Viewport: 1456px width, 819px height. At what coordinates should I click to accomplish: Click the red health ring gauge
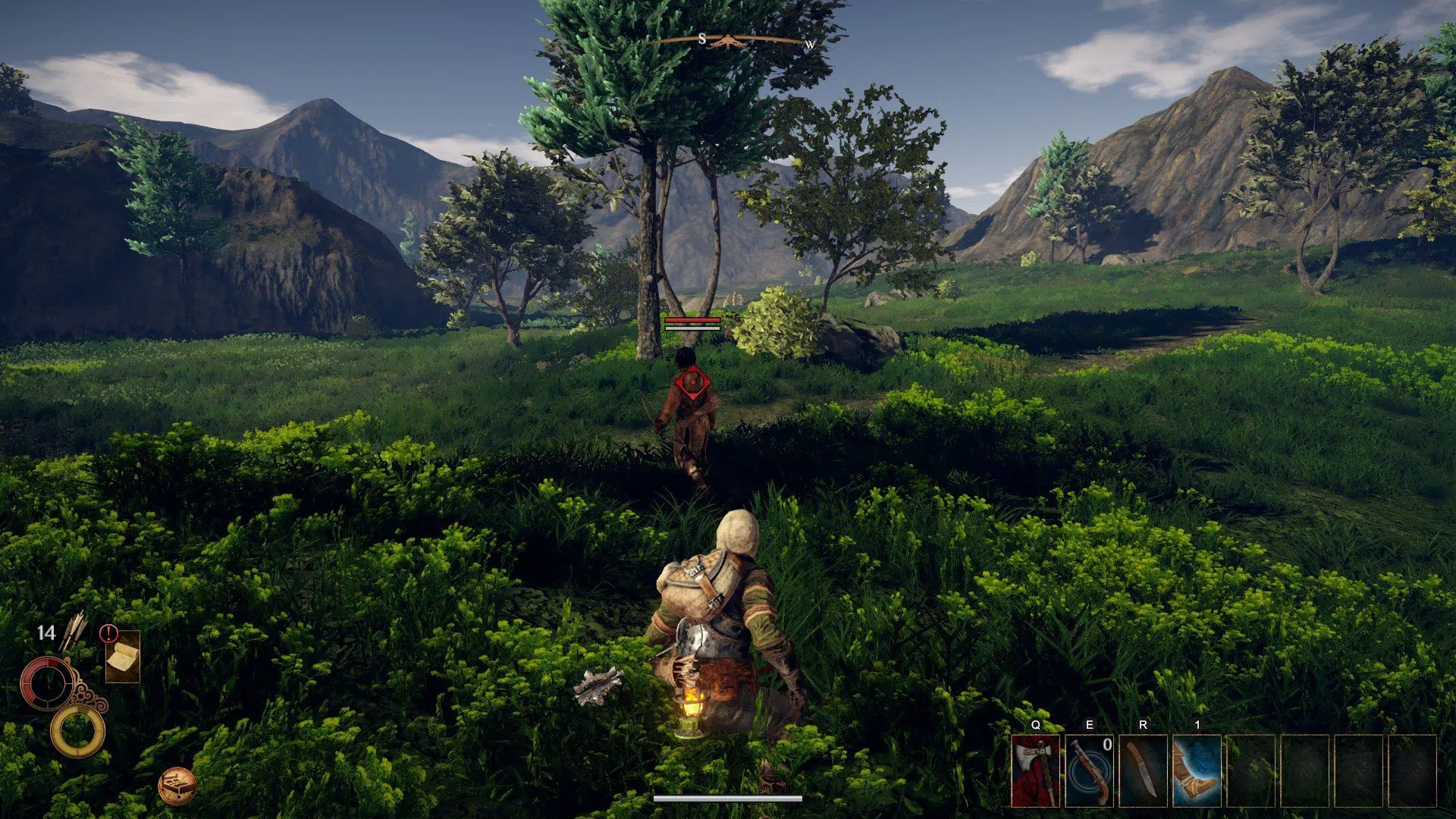49,682
